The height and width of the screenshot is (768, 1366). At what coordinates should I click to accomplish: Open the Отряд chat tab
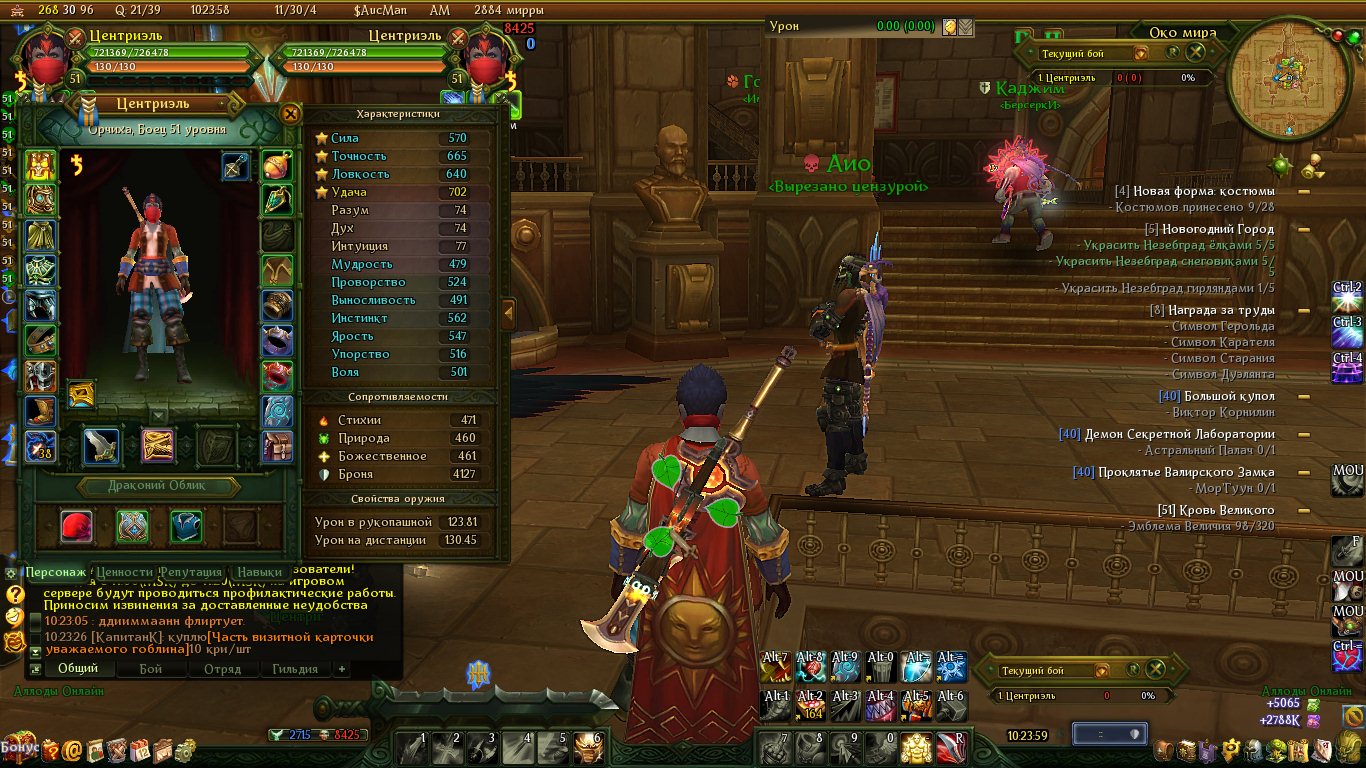click(222, 669)
